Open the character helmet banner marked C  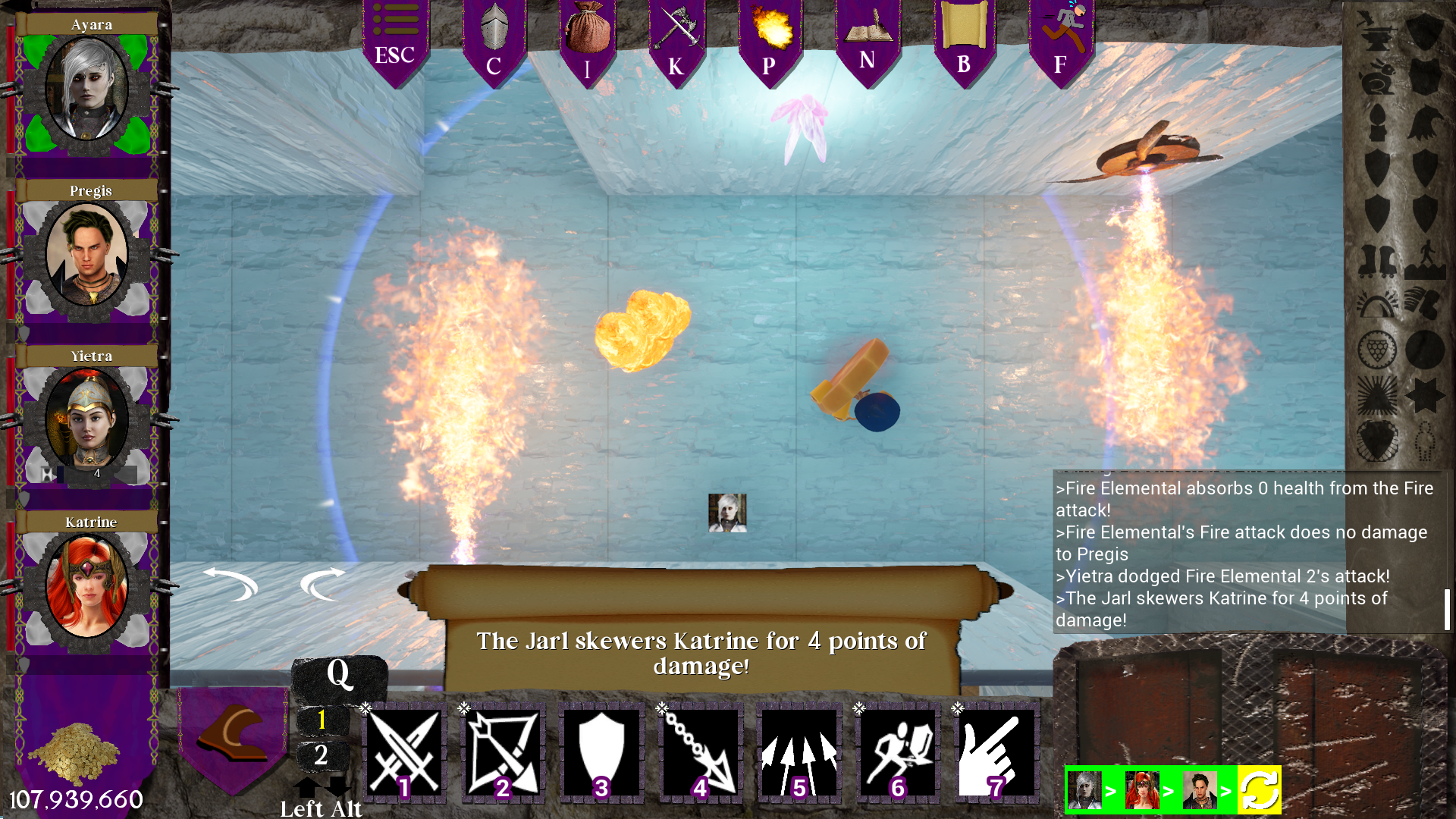494,34
